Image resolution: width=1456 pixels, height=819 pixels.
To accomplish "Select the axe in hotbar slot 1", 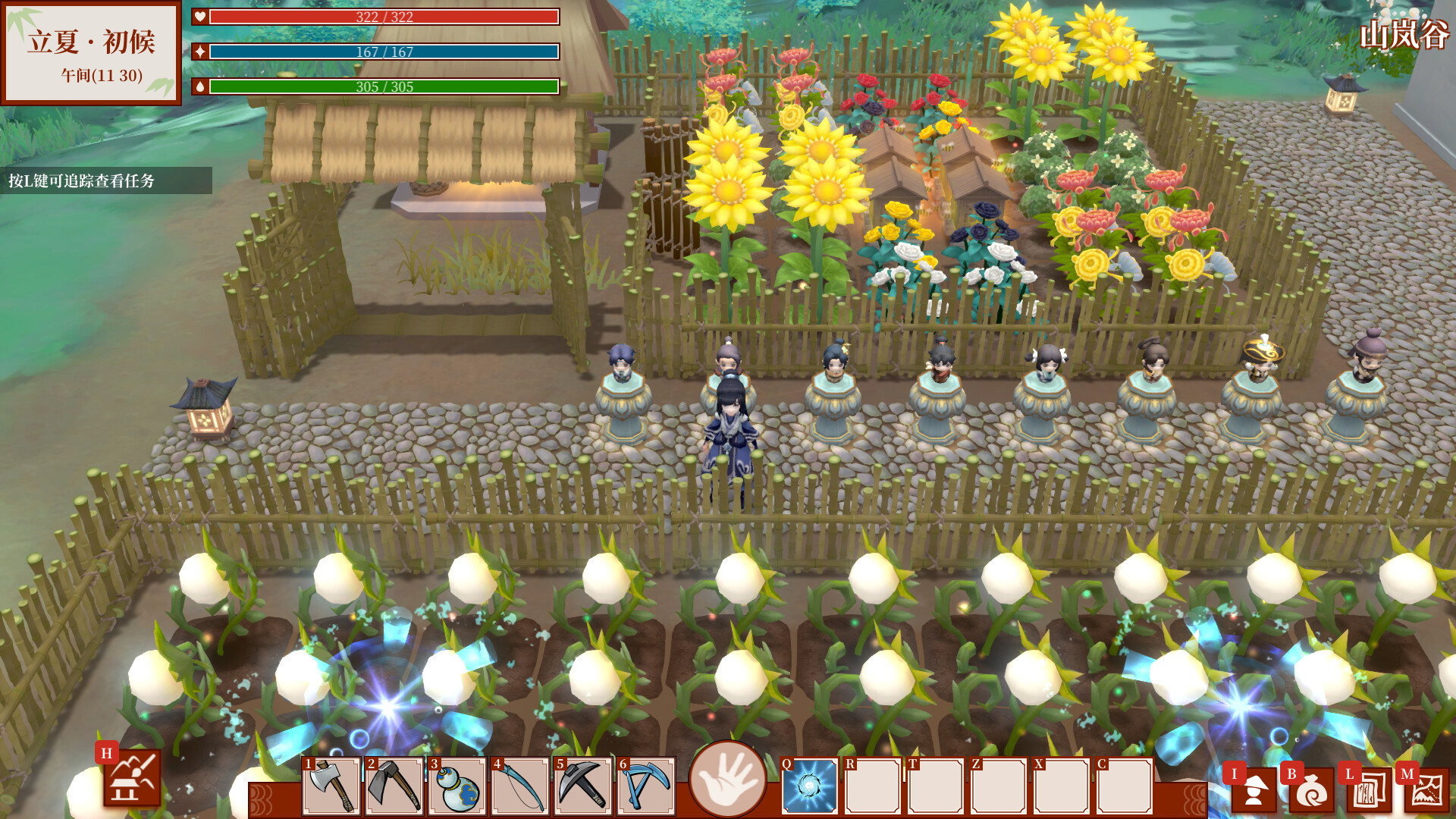I will click(331, 786).
